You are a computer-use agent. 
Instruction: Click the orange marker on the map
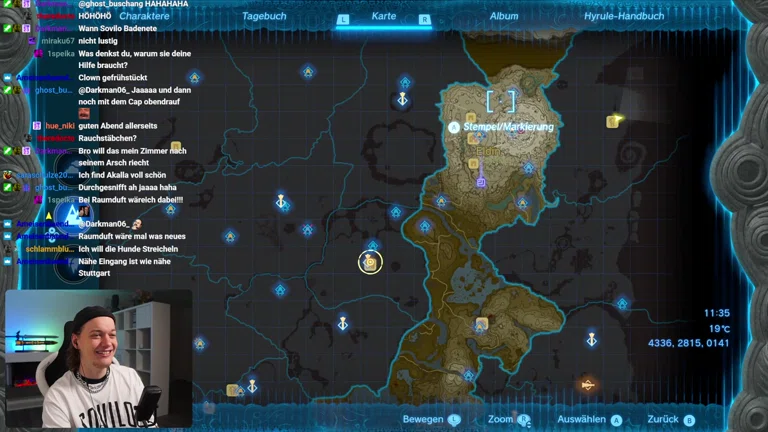pyautogui.click(x=588, y=384)
